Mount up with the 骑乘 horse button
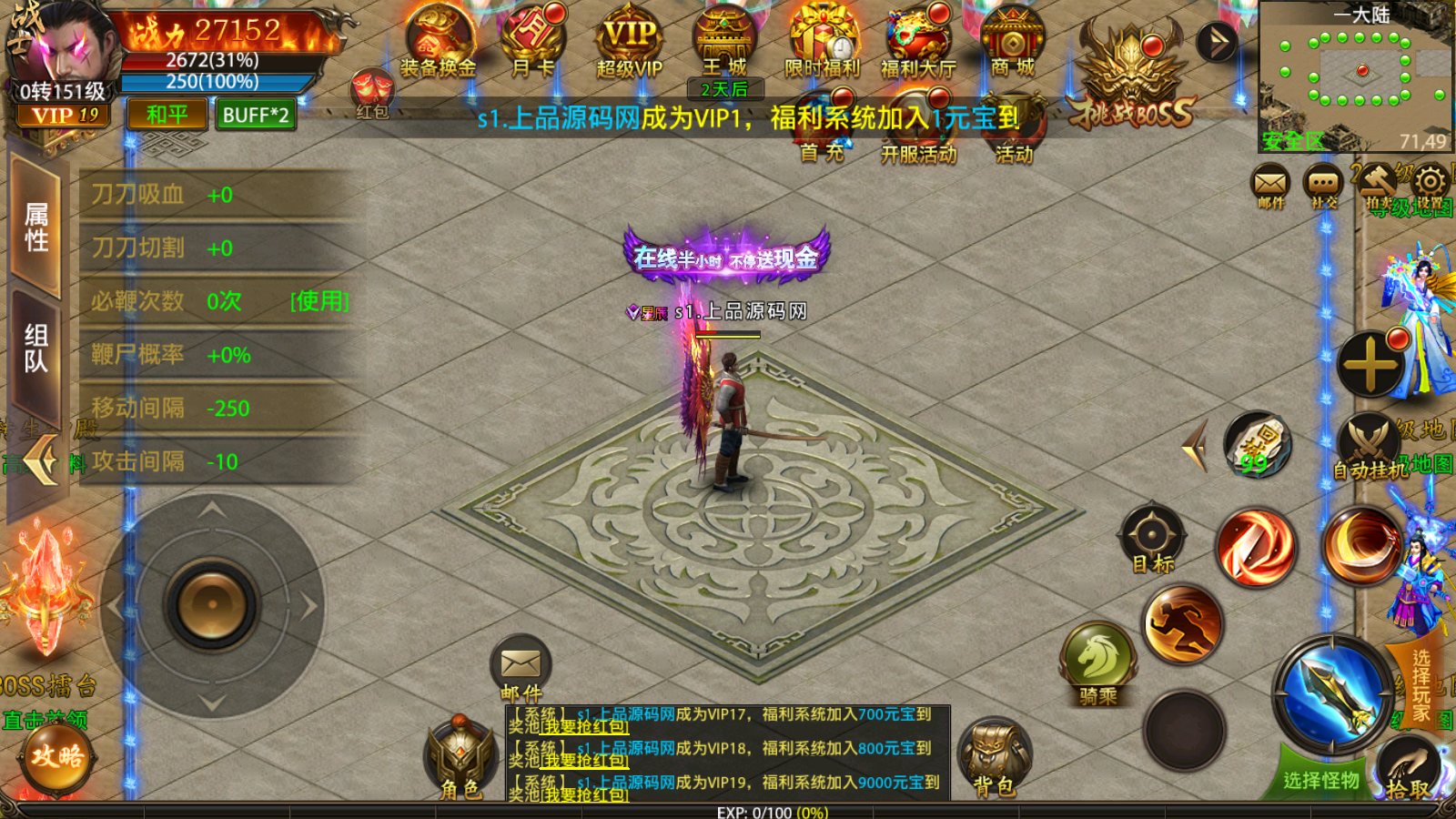This screenshot has width=1456, height=819. tap(1098, 660)
